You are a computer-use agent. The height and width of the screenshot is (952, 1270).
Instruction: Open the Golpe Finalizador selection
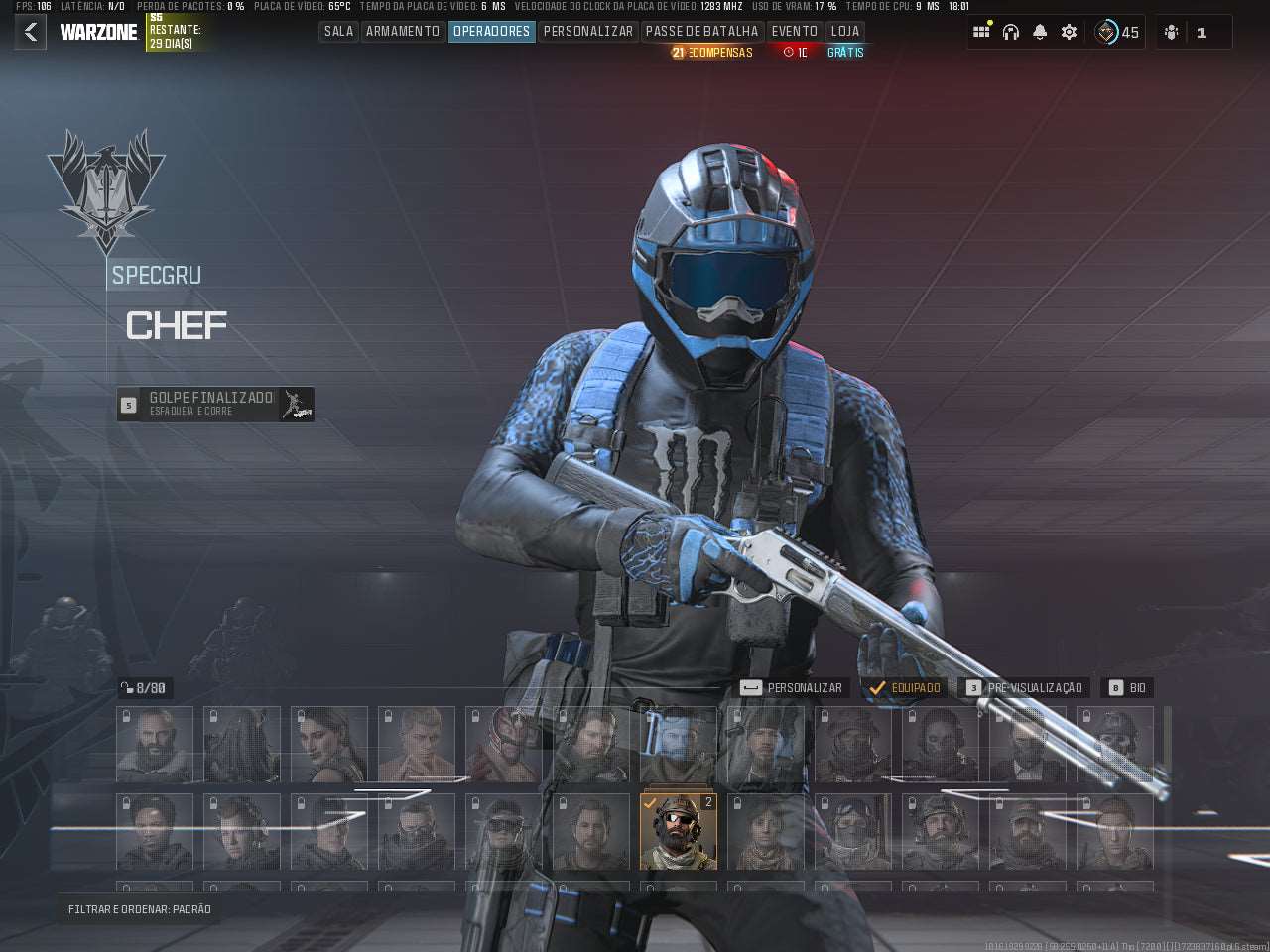tap(215, 404)
